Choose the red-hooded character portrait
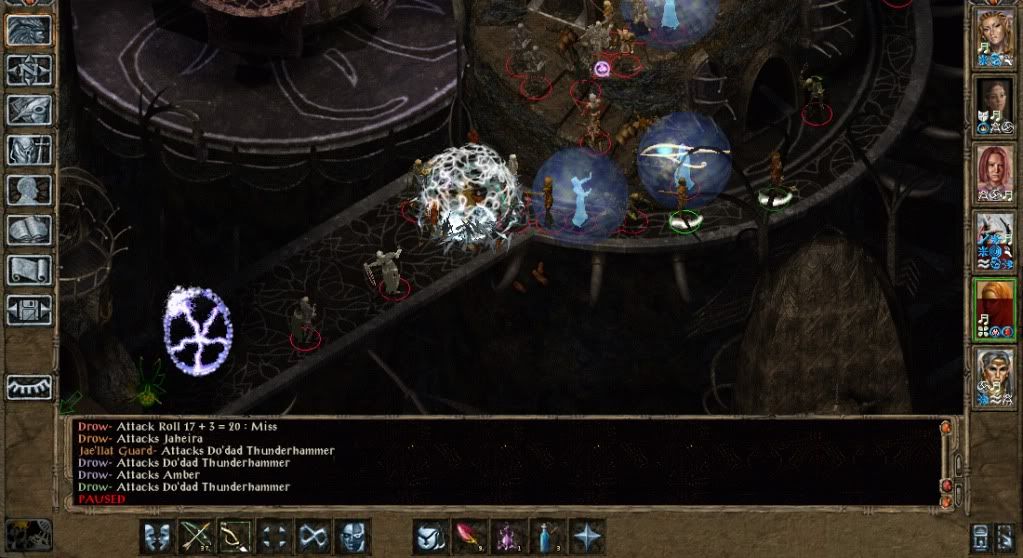The height and width of the screenshot is (558, 1023). [994, 307]
